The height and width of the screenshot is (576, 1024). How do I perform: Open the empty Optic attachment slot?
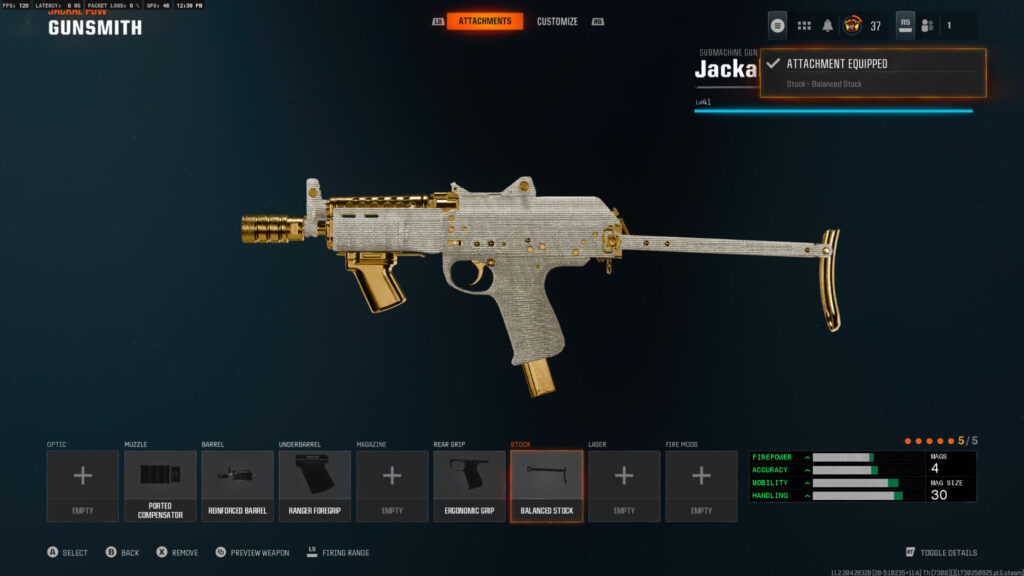(x=82, y=486)
